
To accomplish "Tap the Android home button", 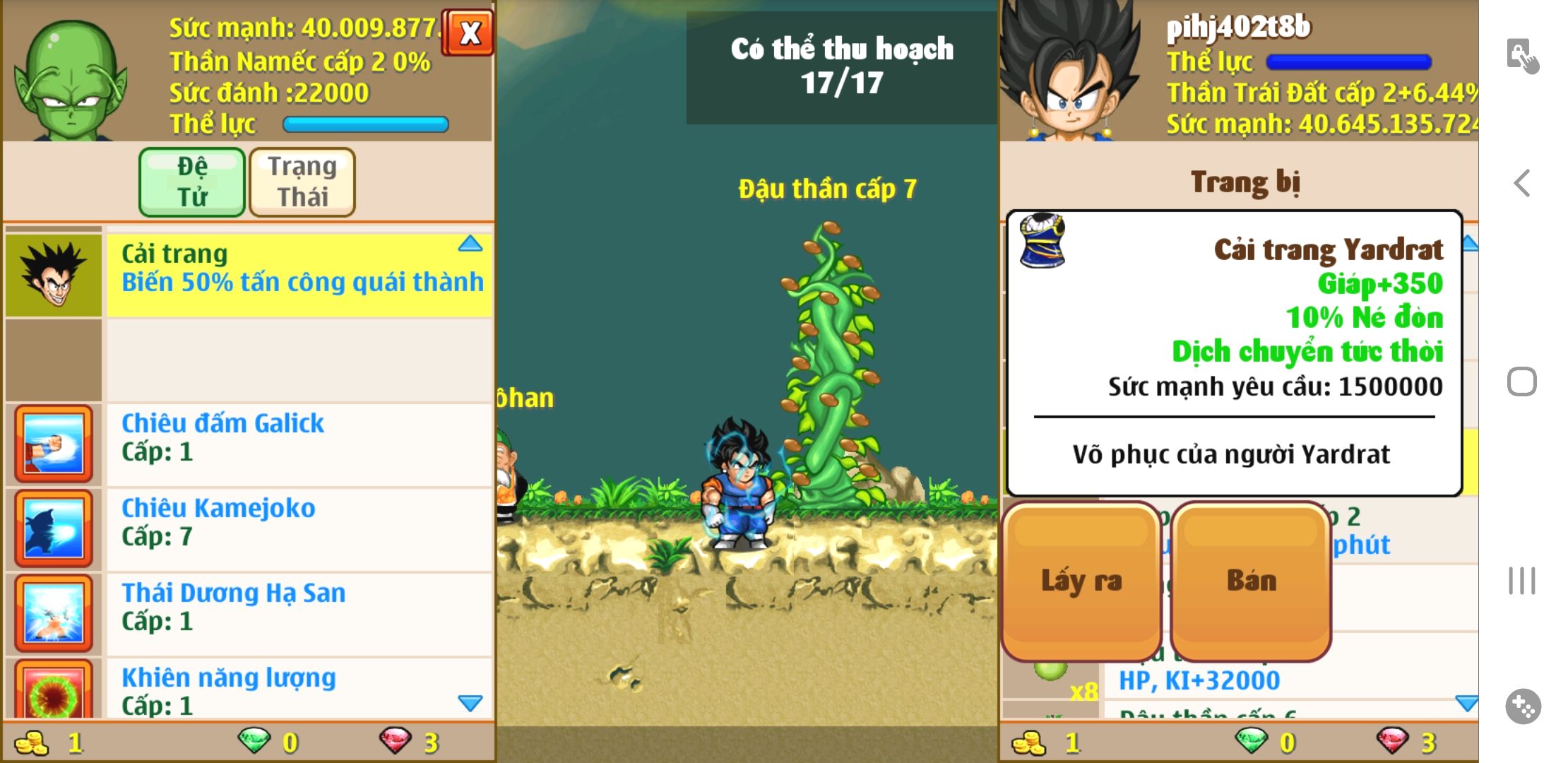I will [1522, 382].
